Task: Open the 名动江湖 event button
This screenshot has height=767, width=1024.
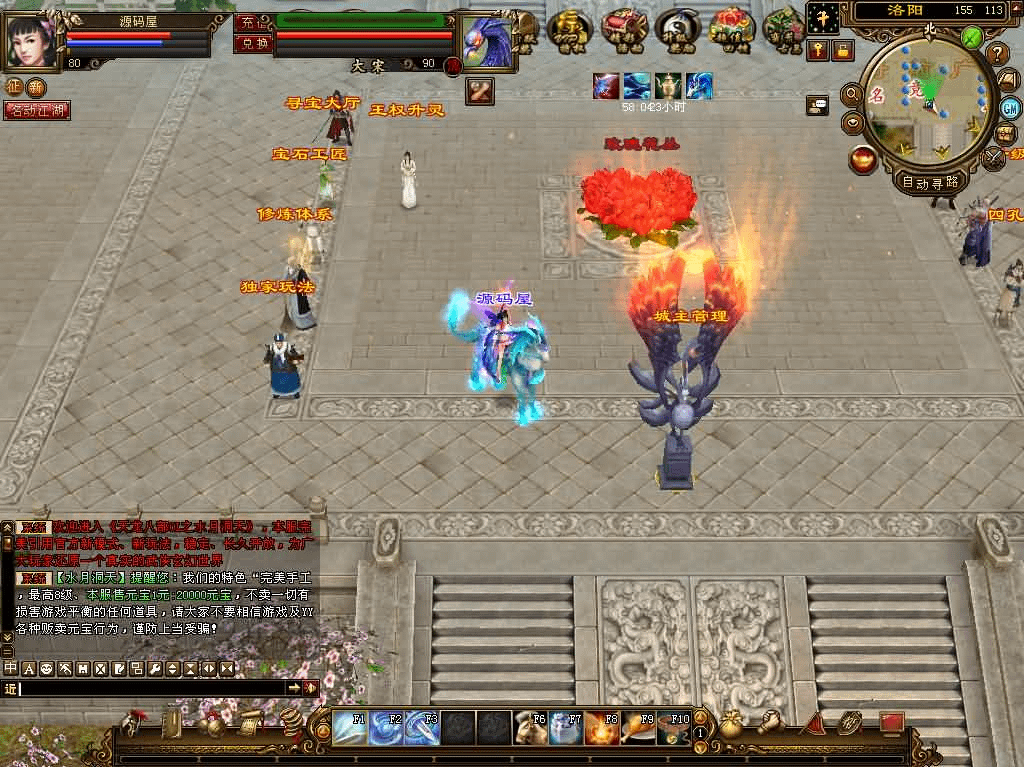Action: pos(37,110)
